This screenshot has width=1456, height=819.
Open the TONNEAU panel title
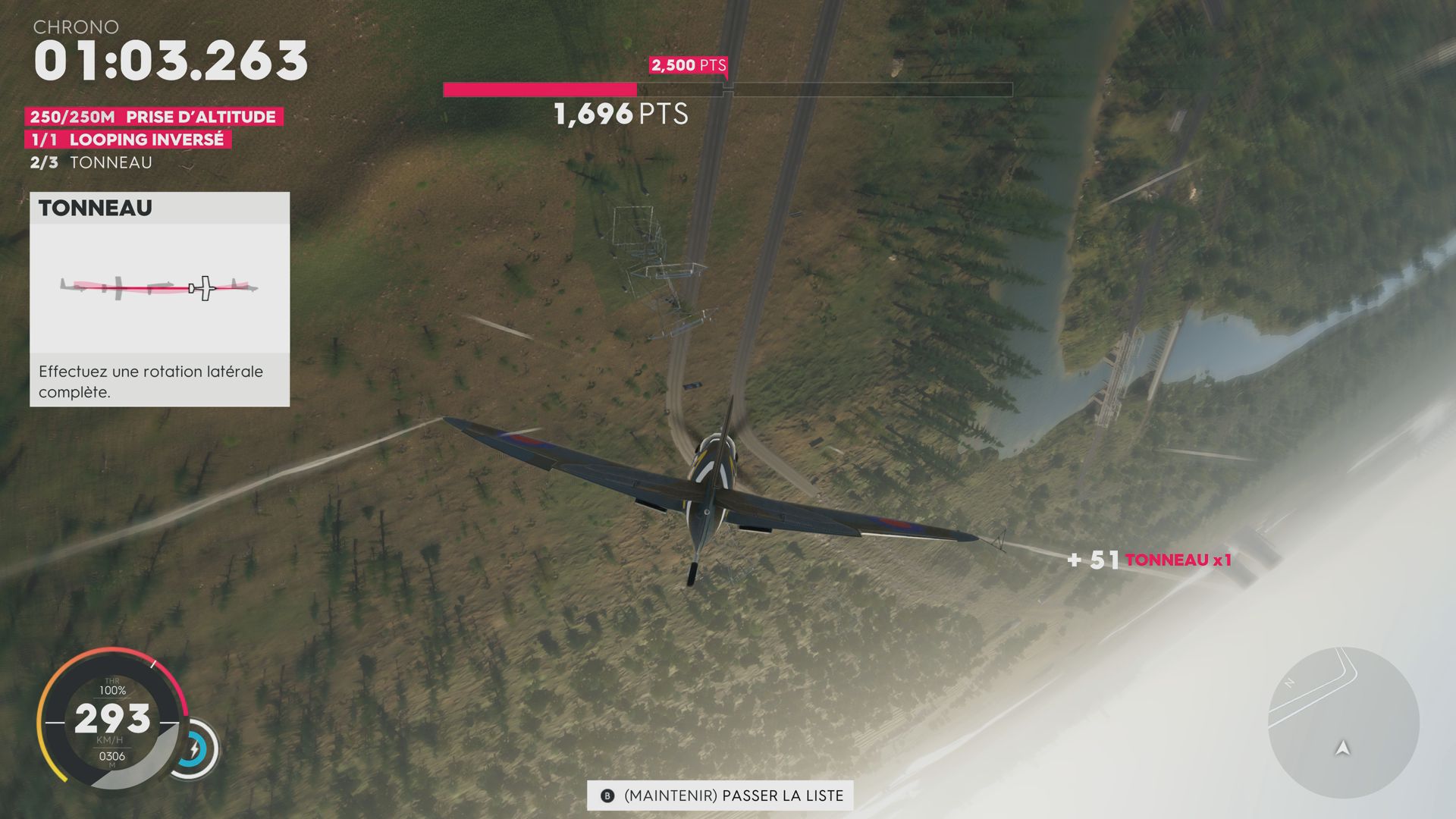tap(96, 208)
